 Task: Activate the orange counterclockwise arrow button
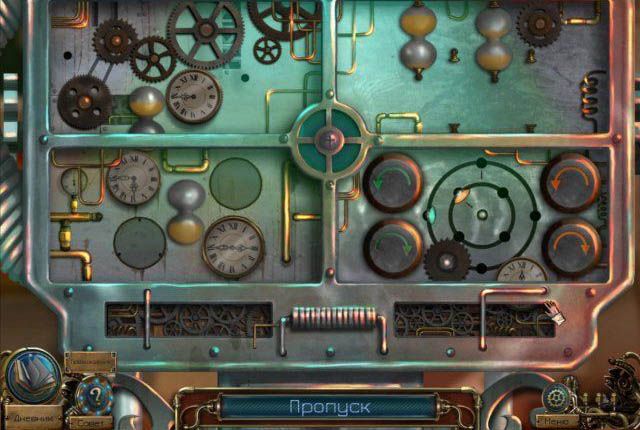point(570,181)
